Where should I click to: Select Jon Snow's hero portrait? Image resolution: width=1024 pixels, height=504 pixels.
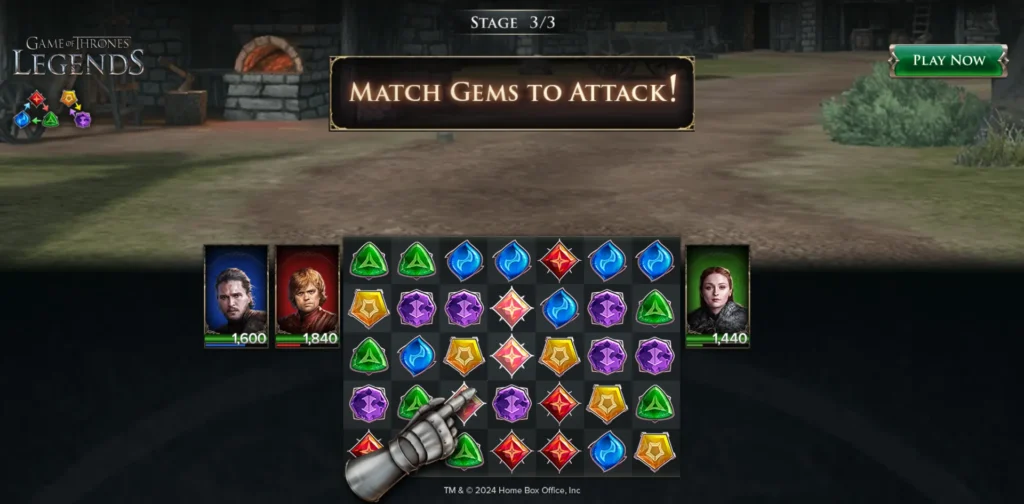236,296
